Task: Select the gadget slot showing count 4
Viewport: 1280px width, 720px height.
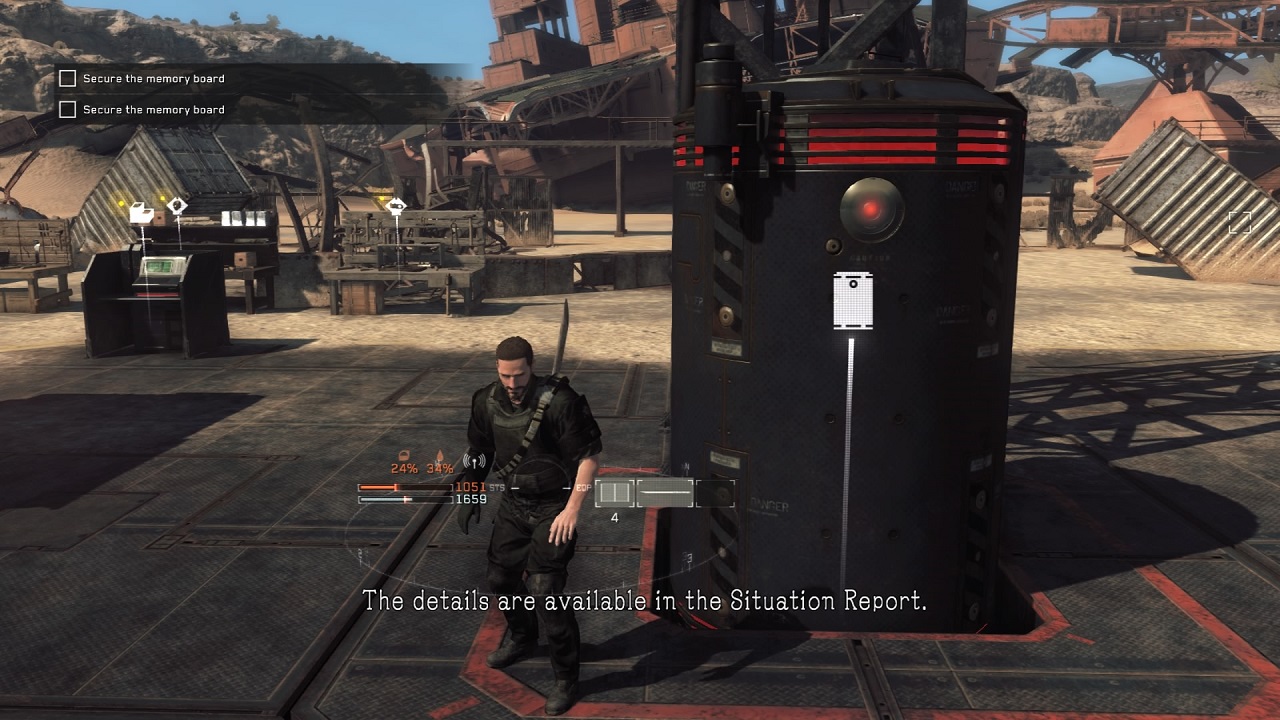Action: (x=615, y=493)
